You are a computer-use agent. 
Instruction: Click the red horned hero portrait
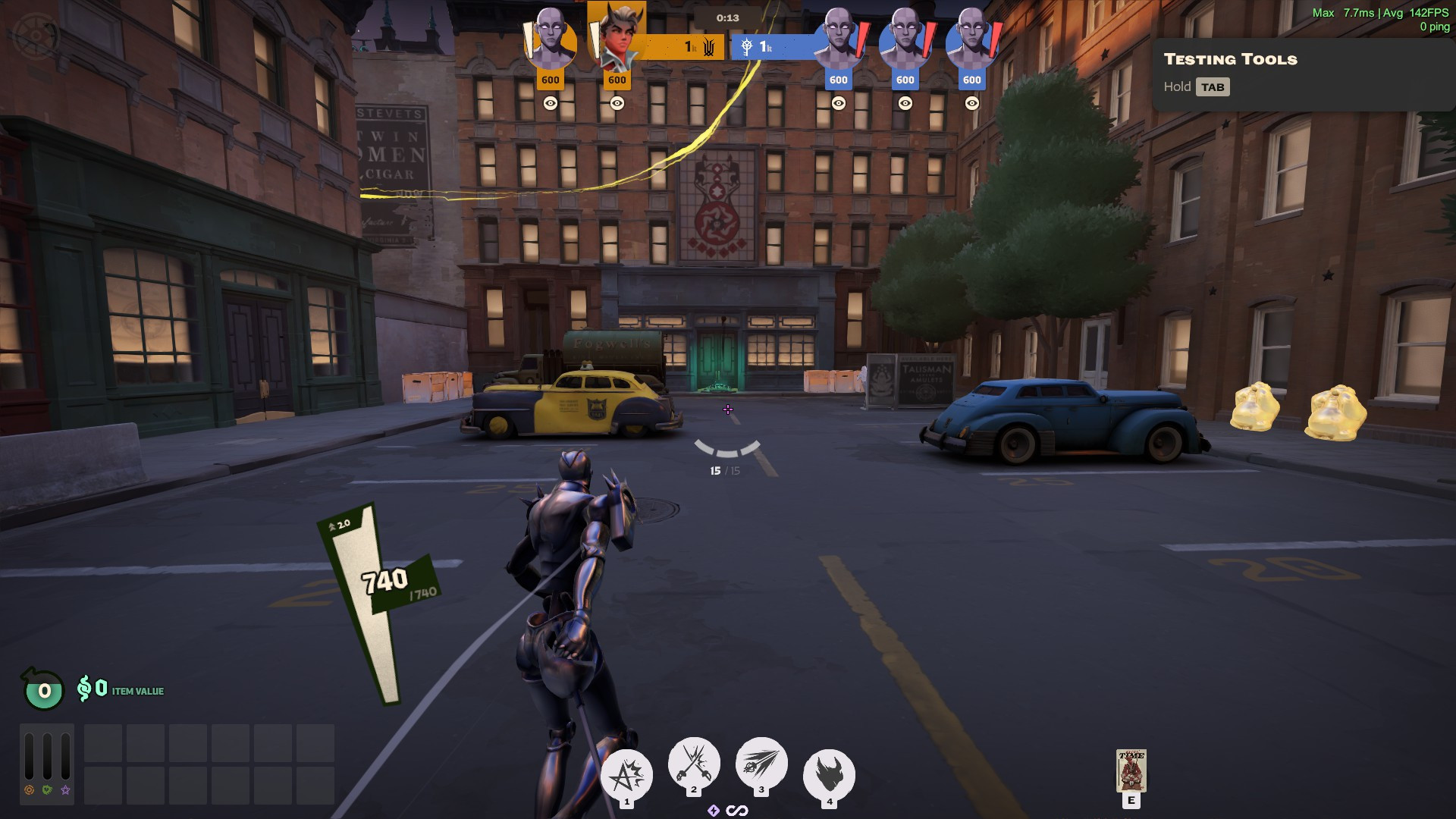tap(617, 39)
